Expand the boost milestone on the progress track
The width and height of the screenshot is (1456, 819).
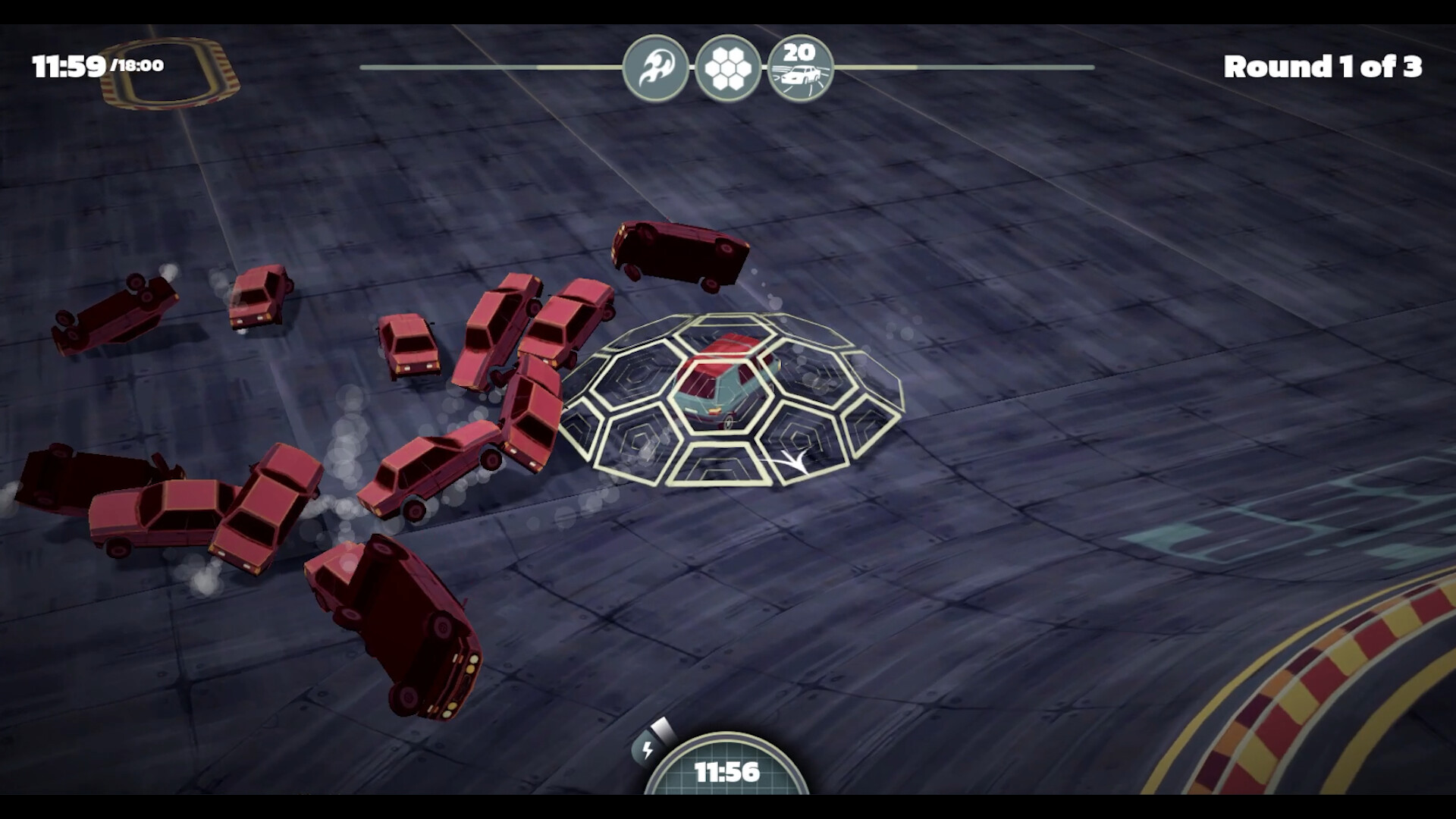pos(657,66)
